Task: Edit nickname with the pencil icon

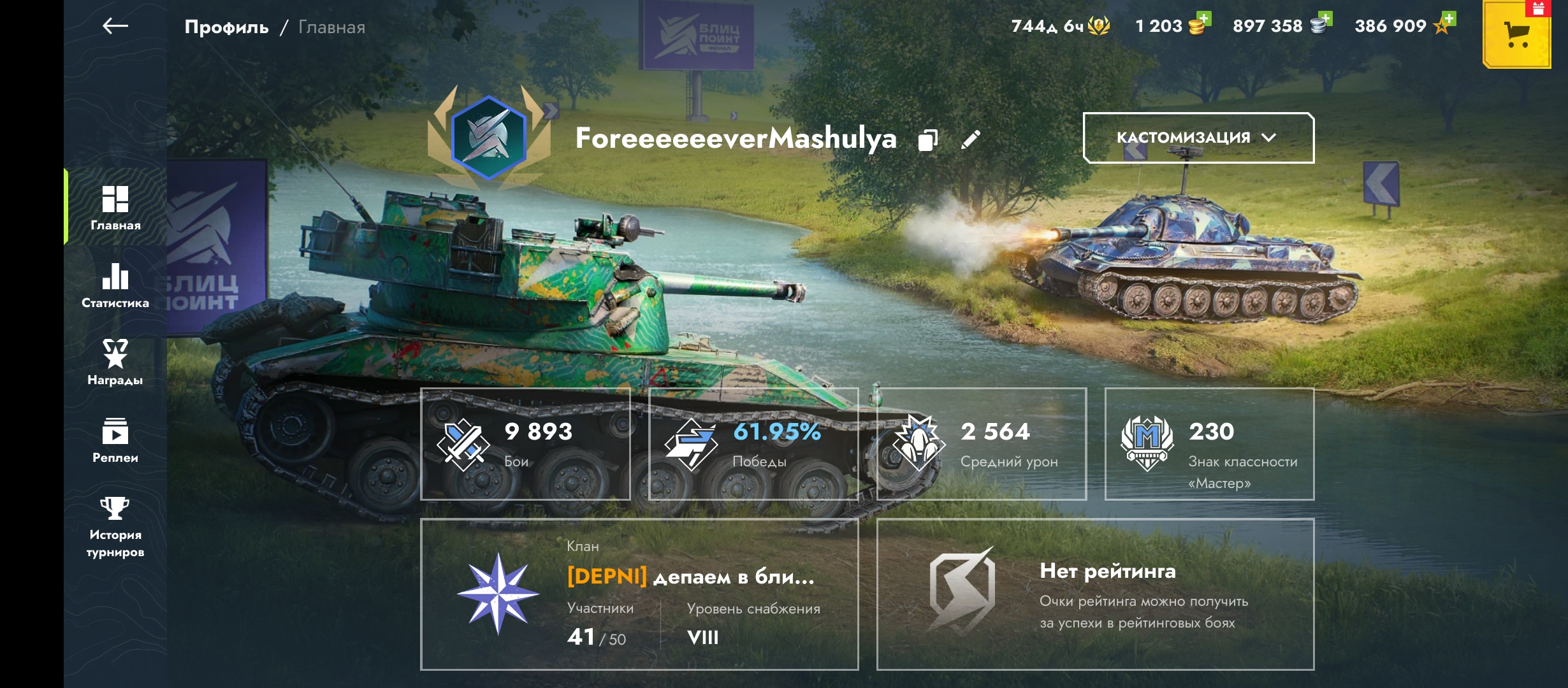Action: click(970, 140)
